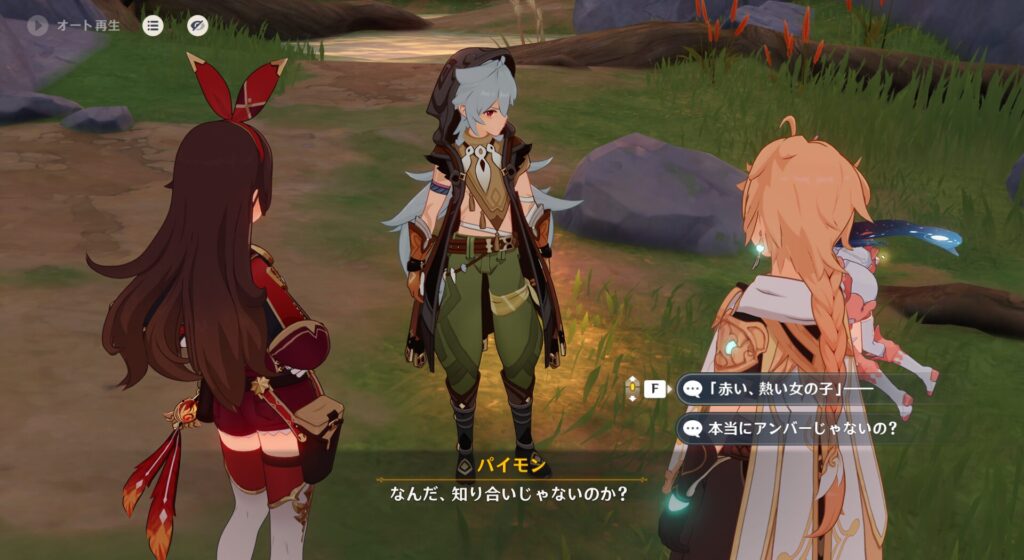Hide the dialogue interface with the eye icon
Screen dimensions: 1024x560
pyautogui.click(x=198, y=25)
